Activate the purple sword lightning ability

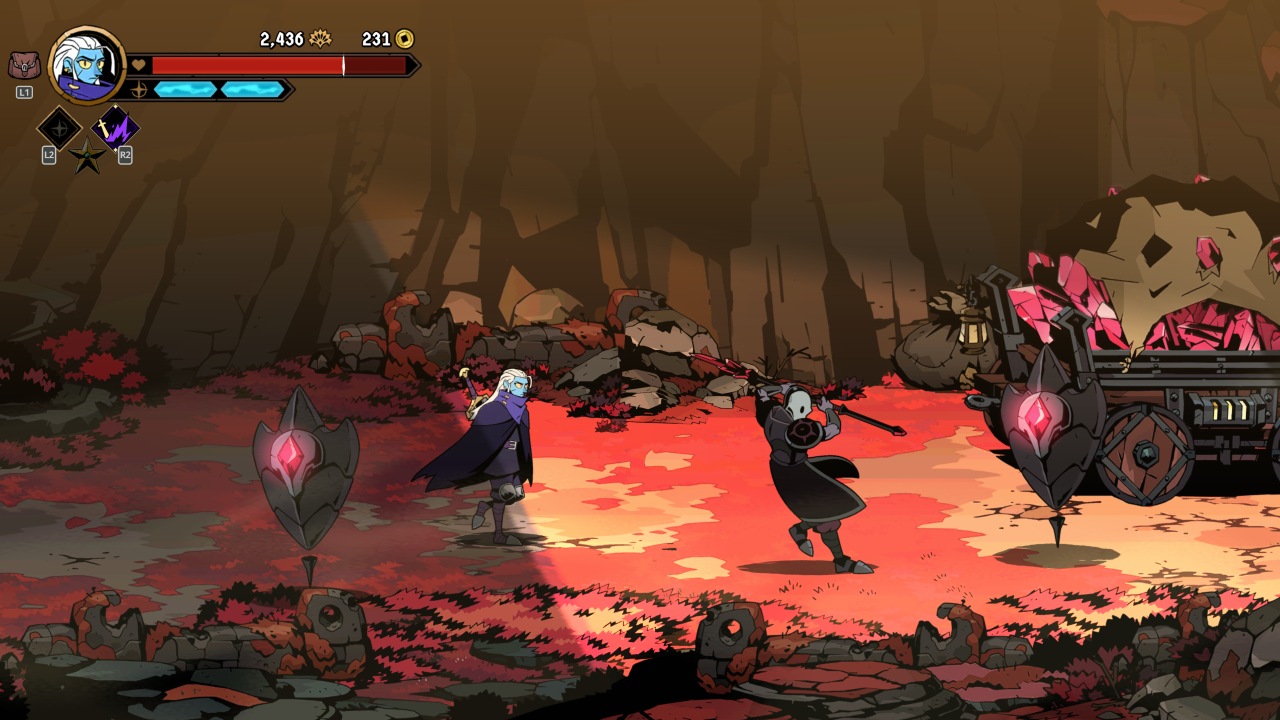pos(115,128)
